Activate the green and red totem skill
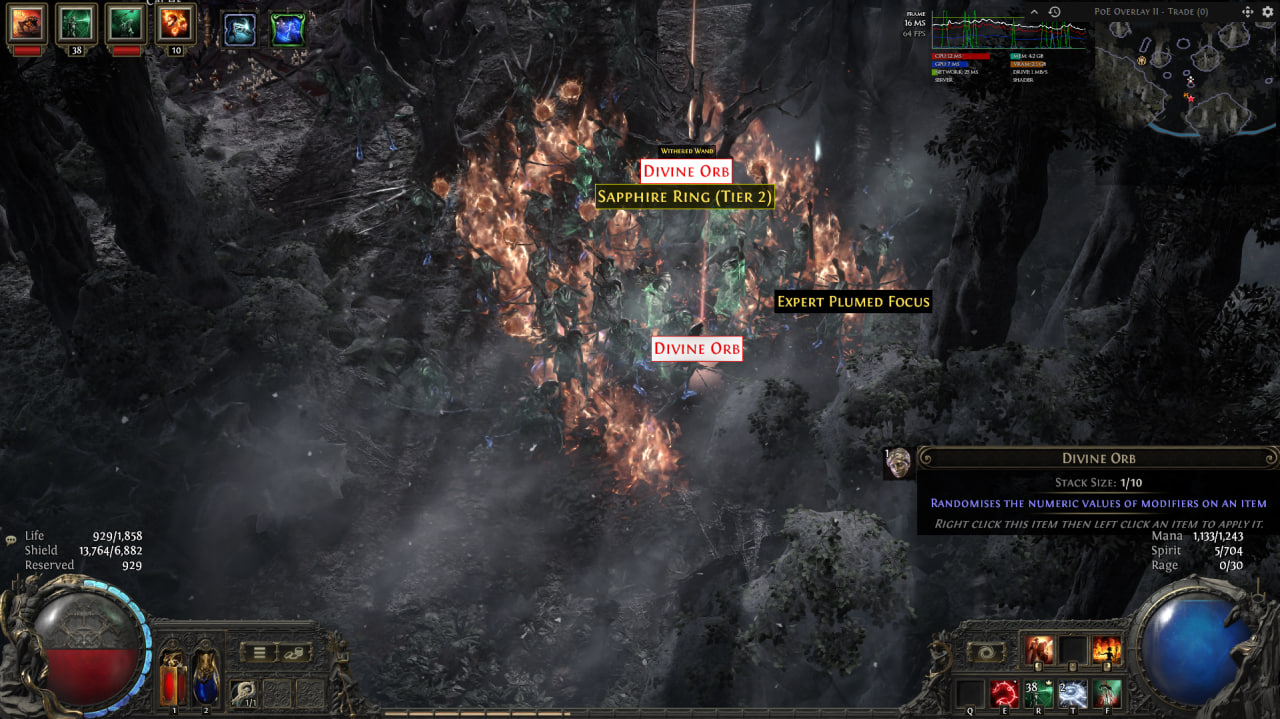The height and width of the screenshot is (719, 1280). coord(1107,692)
